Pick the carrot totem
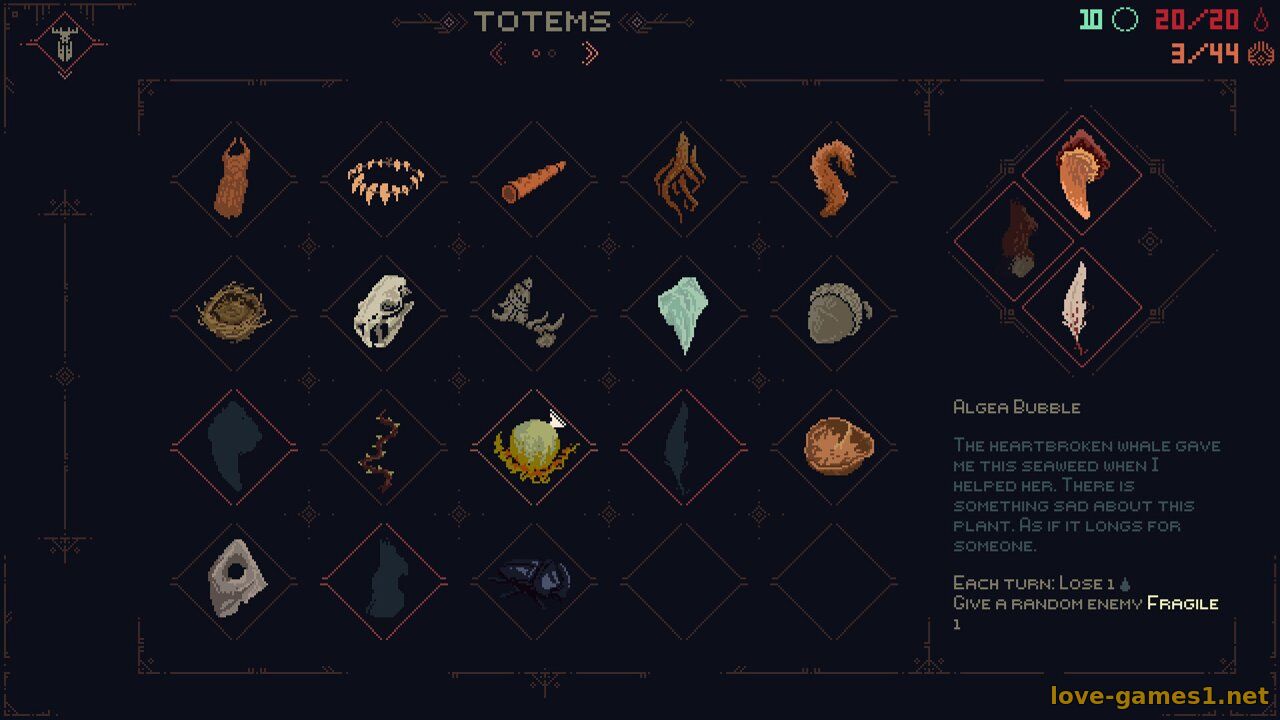 pos(534,180)
